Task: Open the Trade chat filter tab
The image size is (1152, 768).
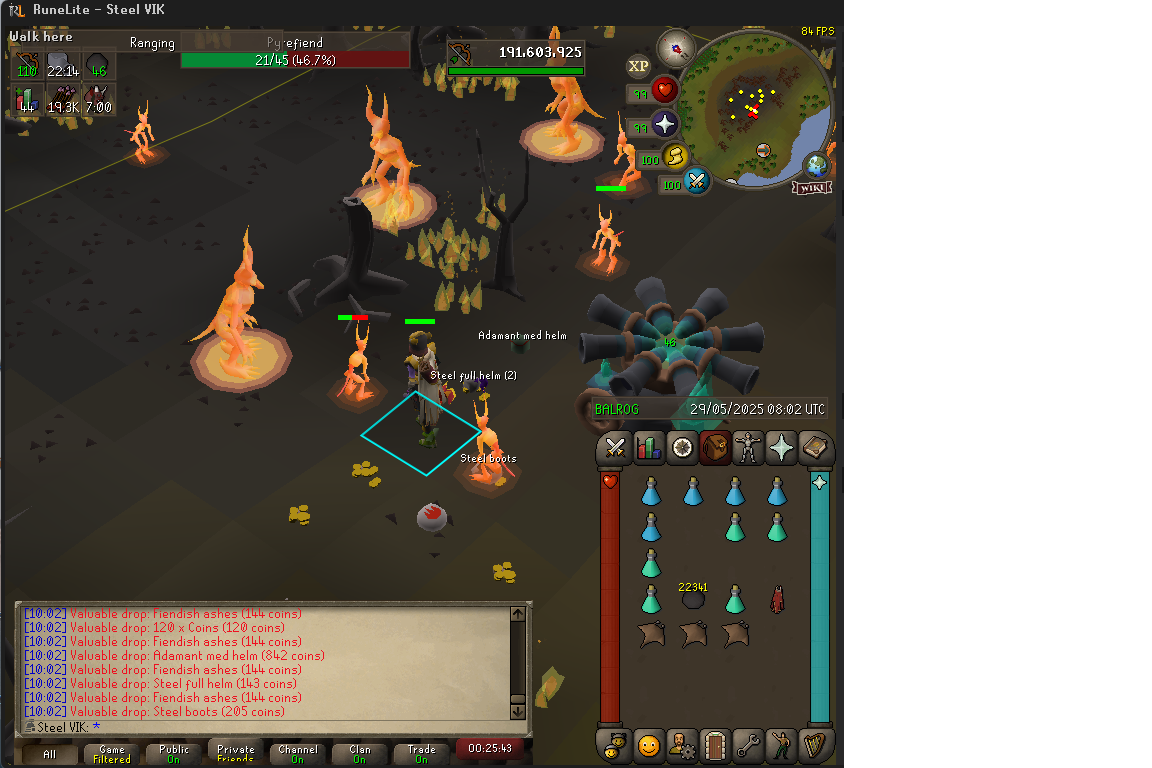Action: pyautogui.click(x=421, y=754)
